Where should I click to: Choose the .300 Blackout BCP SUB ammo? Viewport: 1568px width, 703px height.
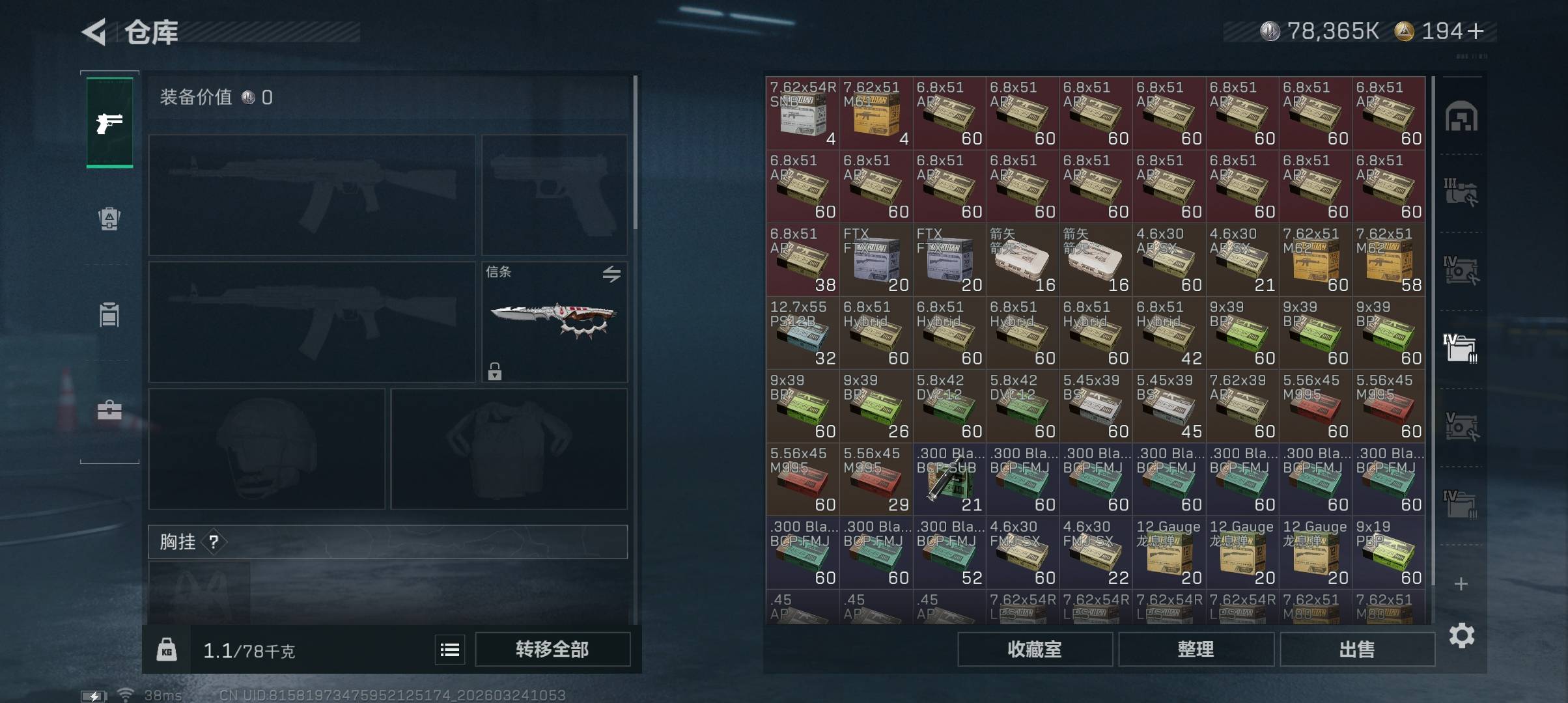tap(949, 479)
